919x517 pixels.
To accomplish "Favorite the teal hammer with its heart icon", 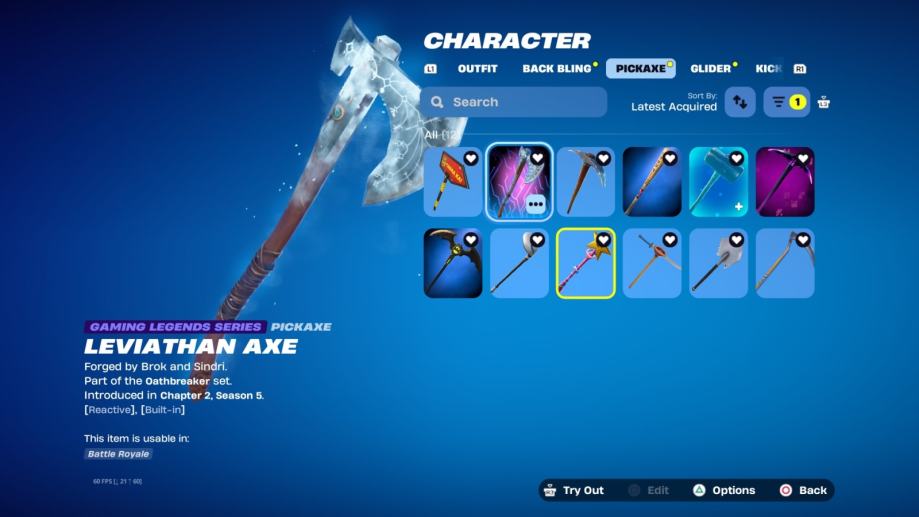I will [737, 158].
